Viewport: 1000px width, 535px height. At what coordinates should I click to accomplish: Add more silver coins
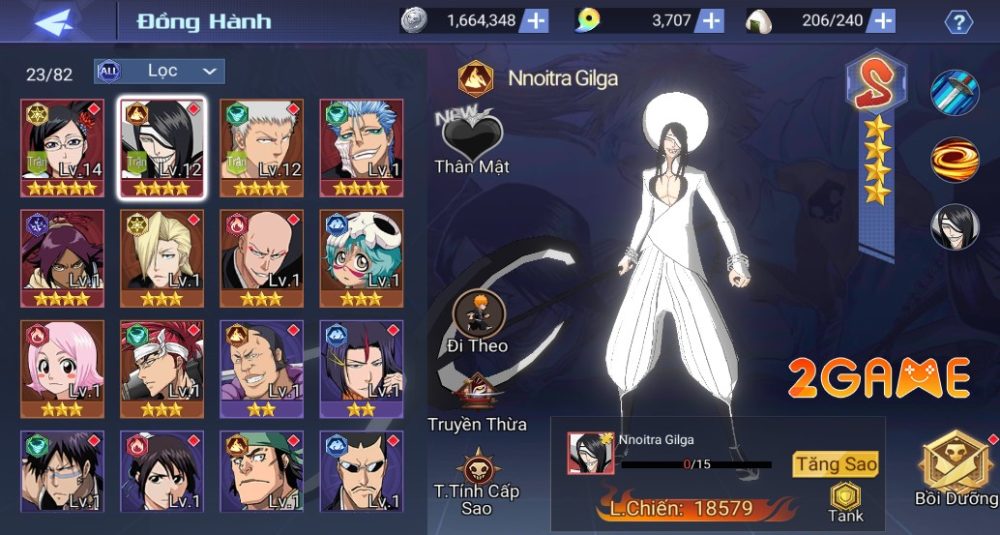click(x=535, y=21)
